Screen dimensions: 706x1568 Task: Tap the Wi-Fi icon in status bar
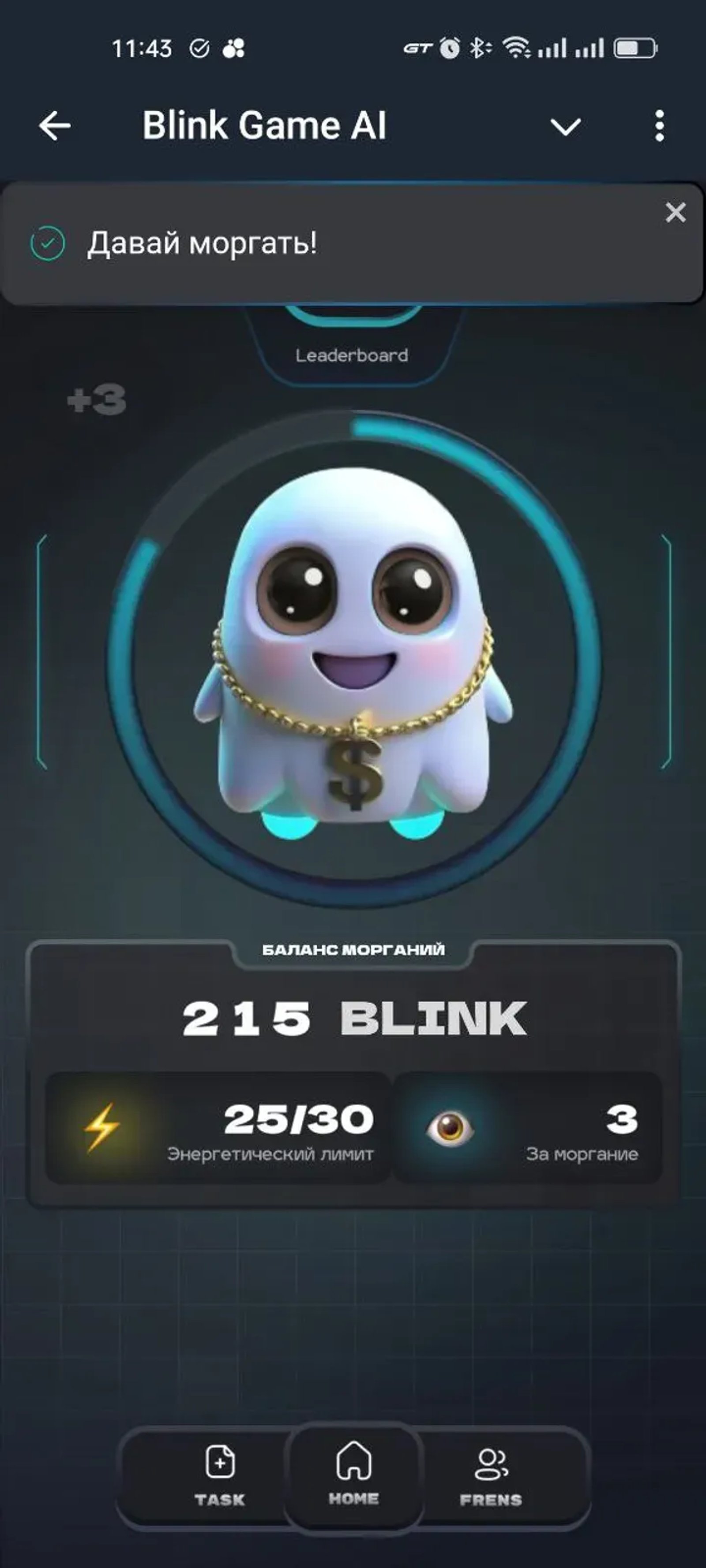tap(518, 48)
